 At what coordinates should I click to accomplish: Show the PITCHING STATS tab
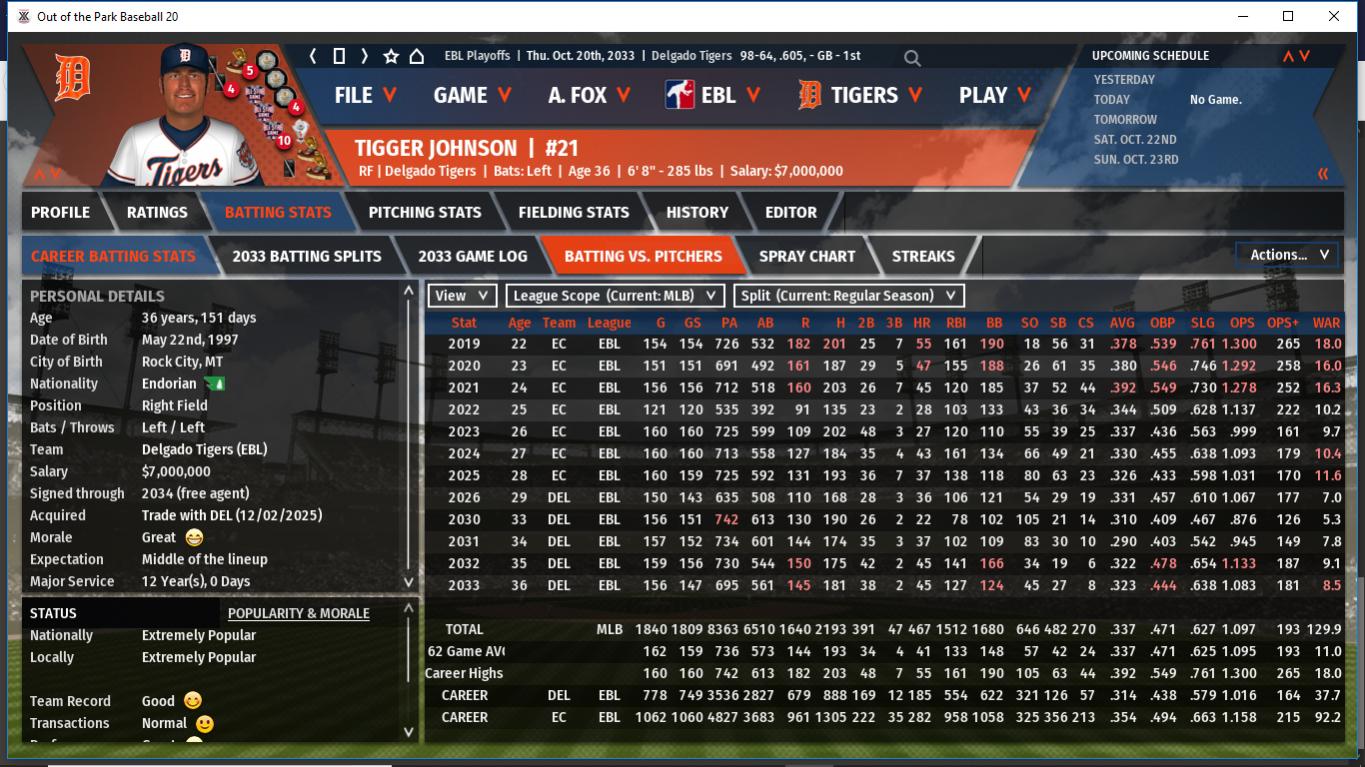425,212
